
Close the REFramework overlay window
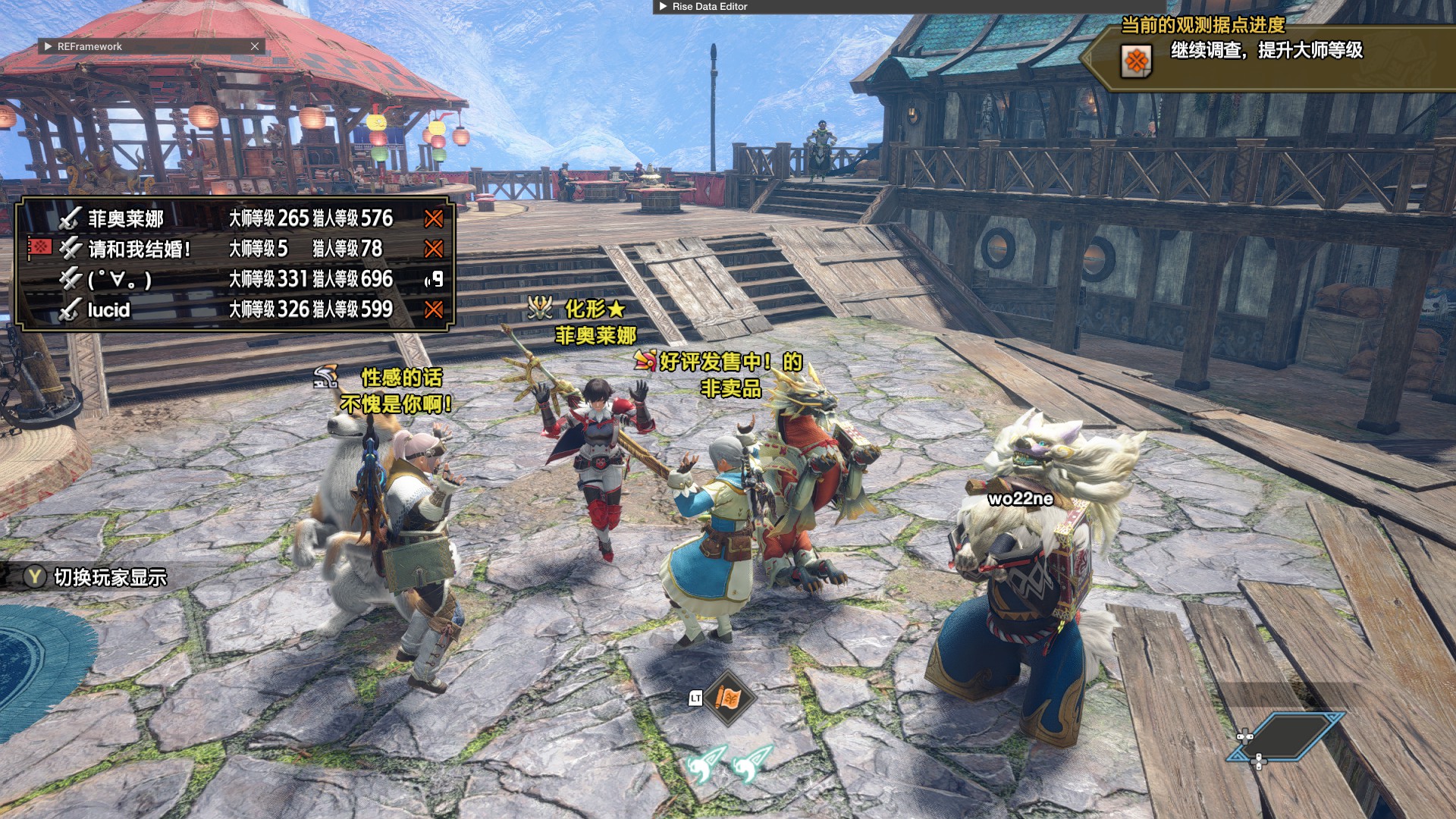[x=255, y=46]
